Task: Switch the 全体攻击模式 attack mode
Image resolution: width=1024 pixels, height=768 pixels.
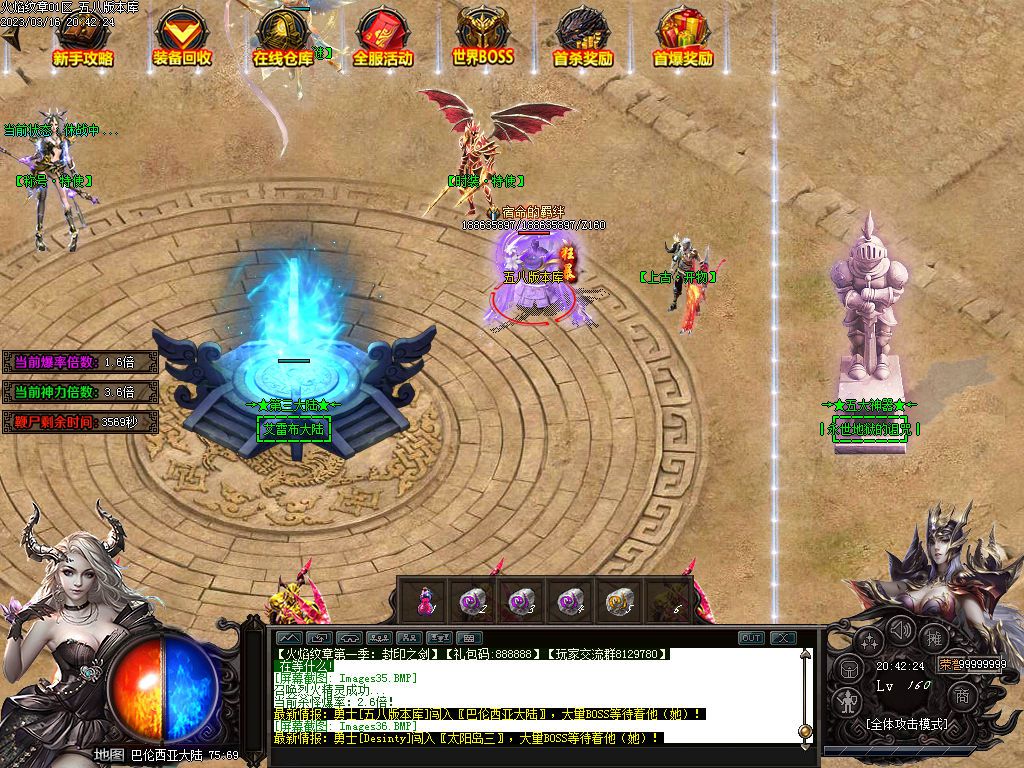Action: coord(906,724)
